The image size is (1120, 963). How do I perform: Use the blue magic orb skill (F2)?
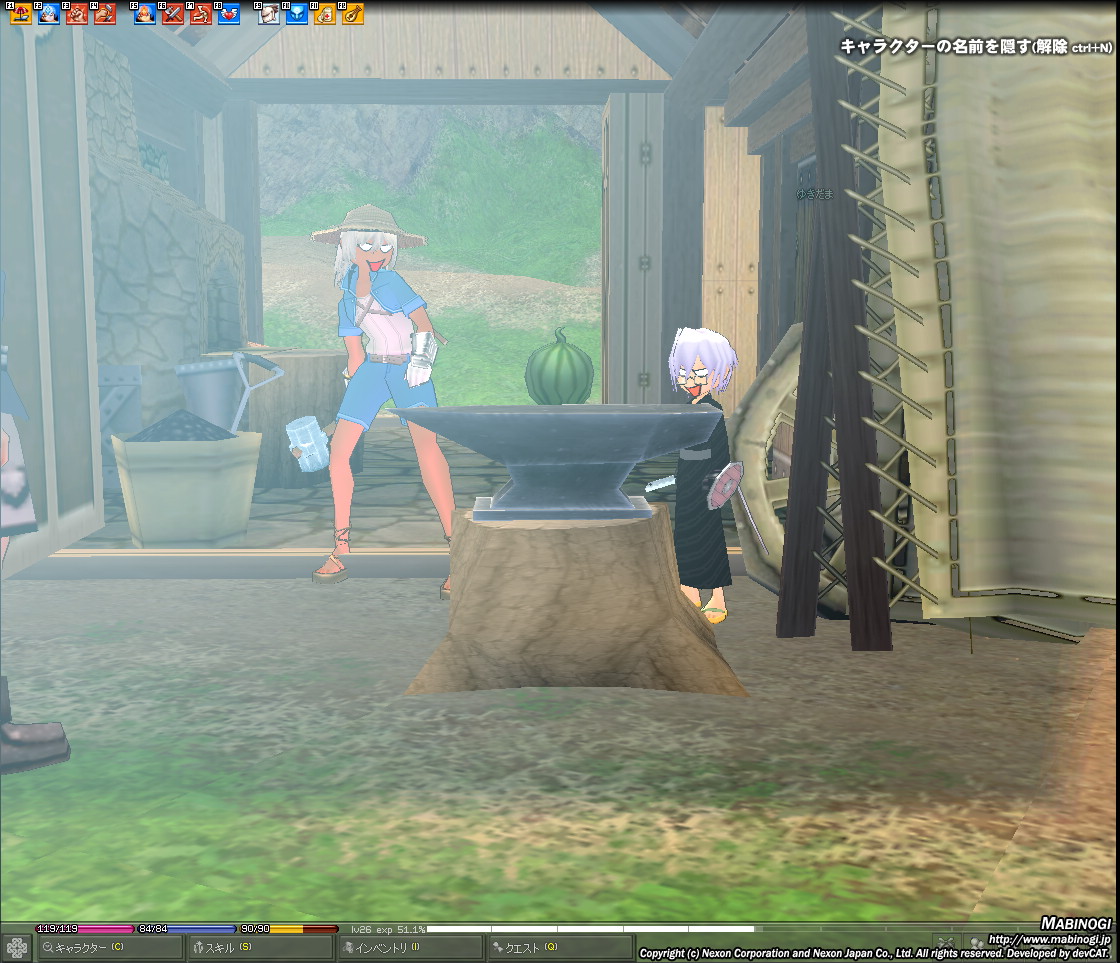[x=48, y=14]
